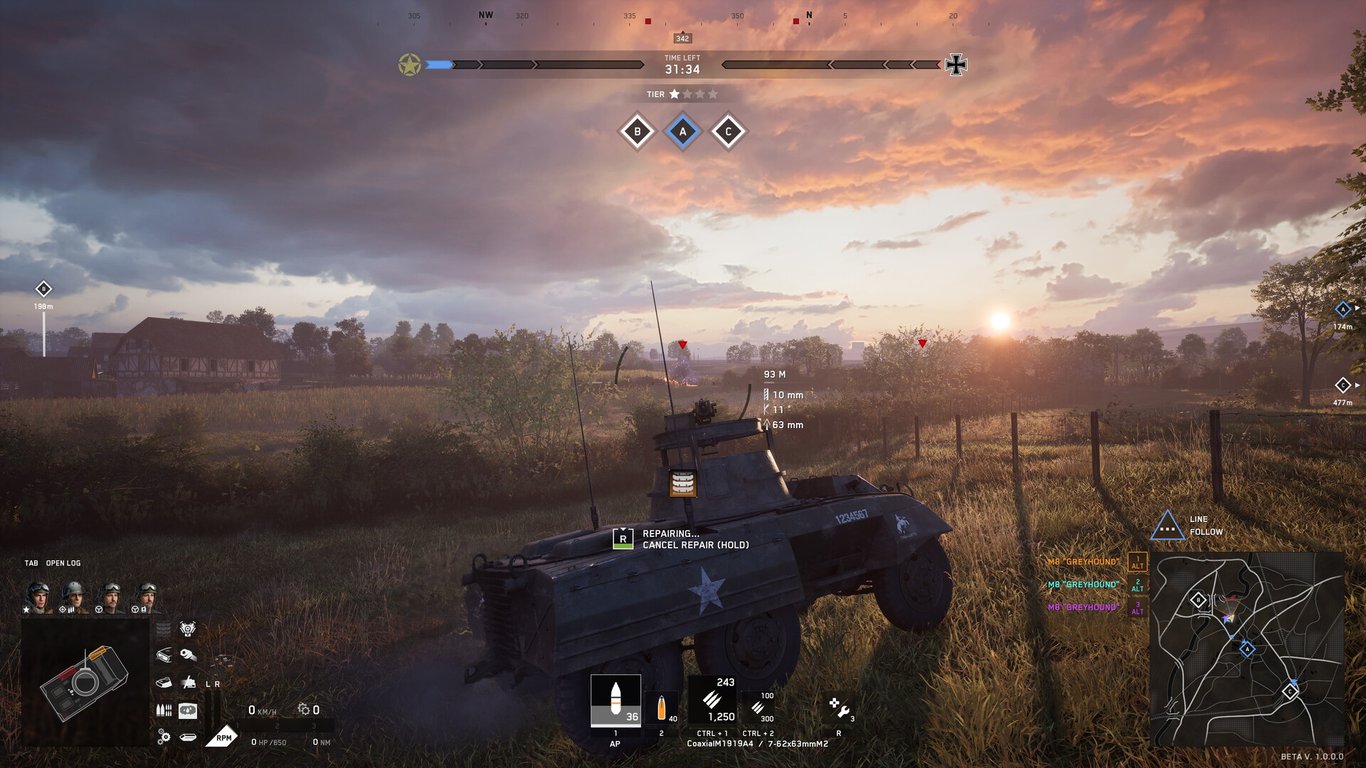1366x768 pixels.
Task: Switch to the M8 Greyhound 3 ALT squad
Action: click(x=1138, y=608)
